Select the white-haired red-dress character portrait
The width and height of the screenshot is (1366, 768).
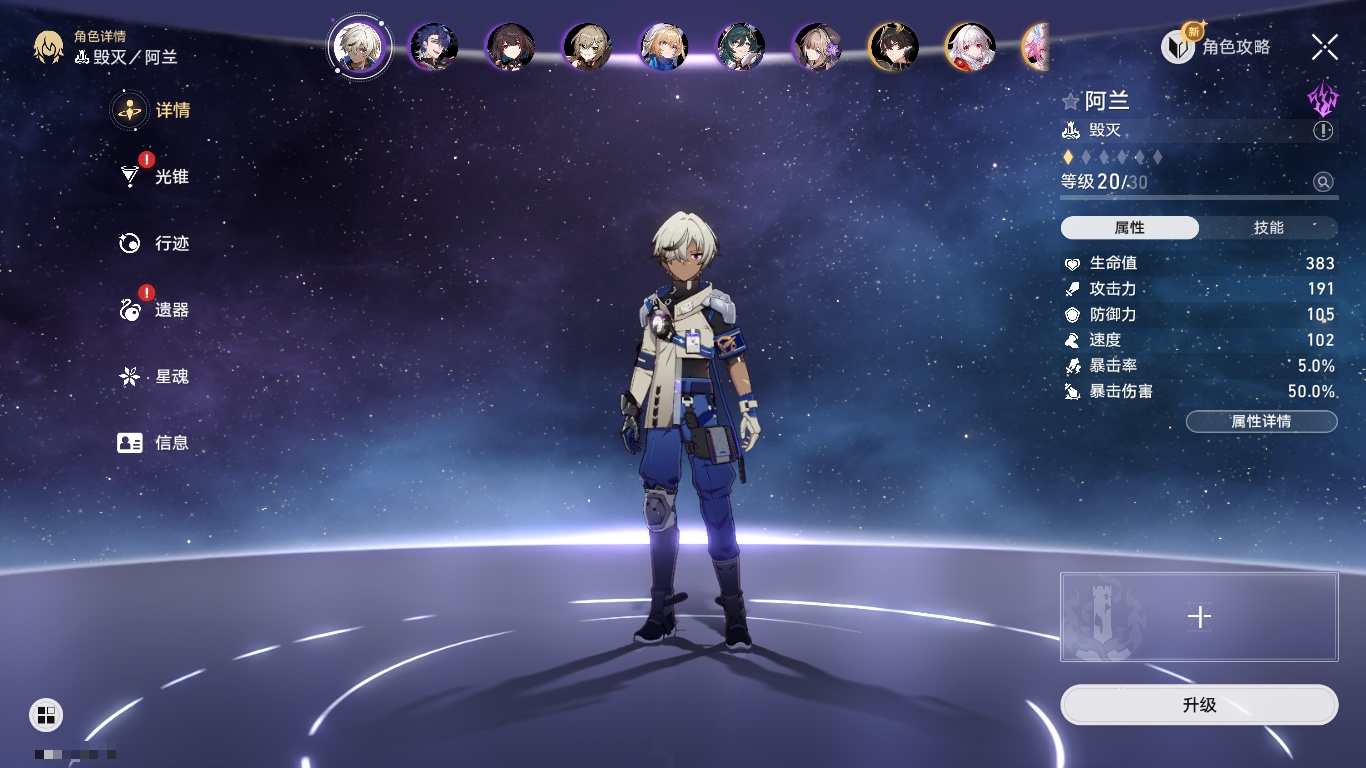click(970, 47)
